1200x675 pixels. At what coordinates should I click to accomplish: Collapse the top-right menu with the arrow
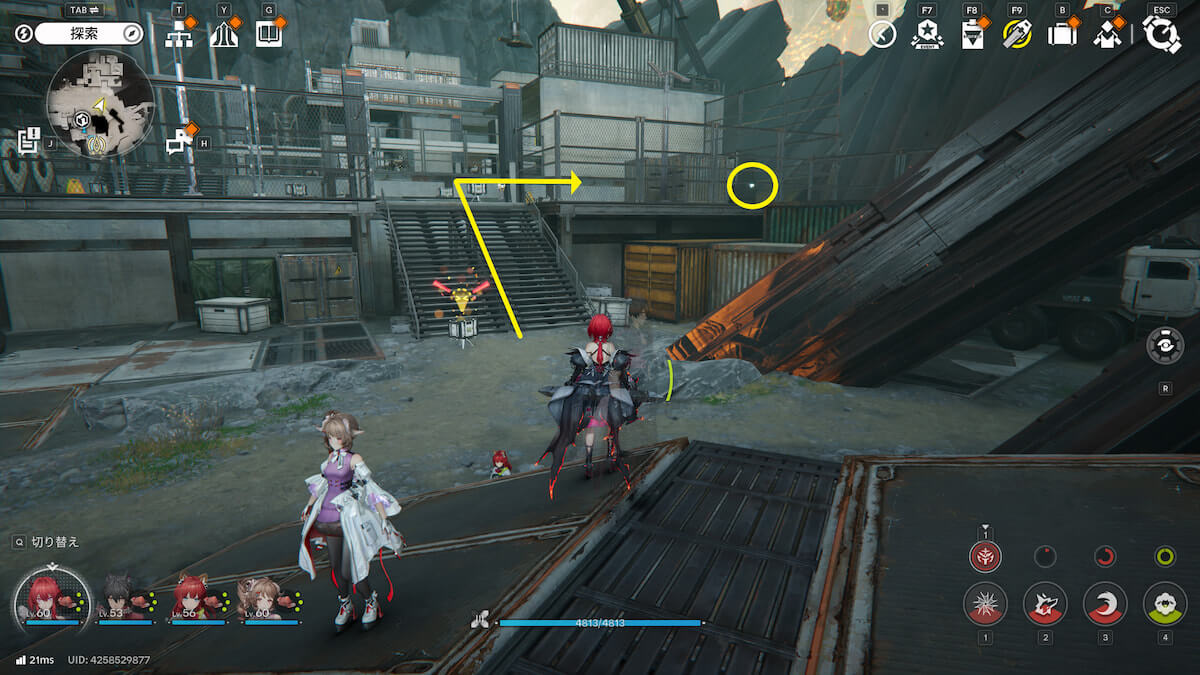coord(882,35)
